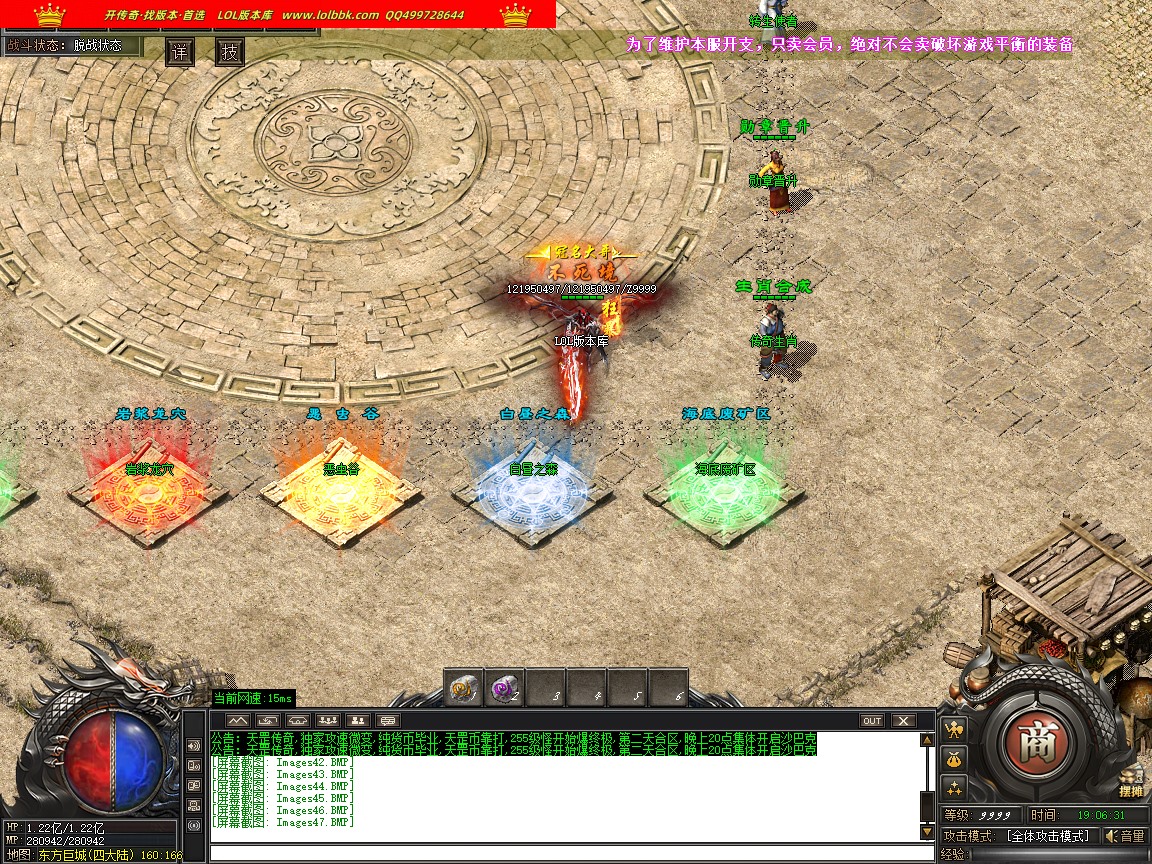This screenshot has height=864, width=1152.
Task: Toggle the speaker chat filter icon
Action: 194,746
